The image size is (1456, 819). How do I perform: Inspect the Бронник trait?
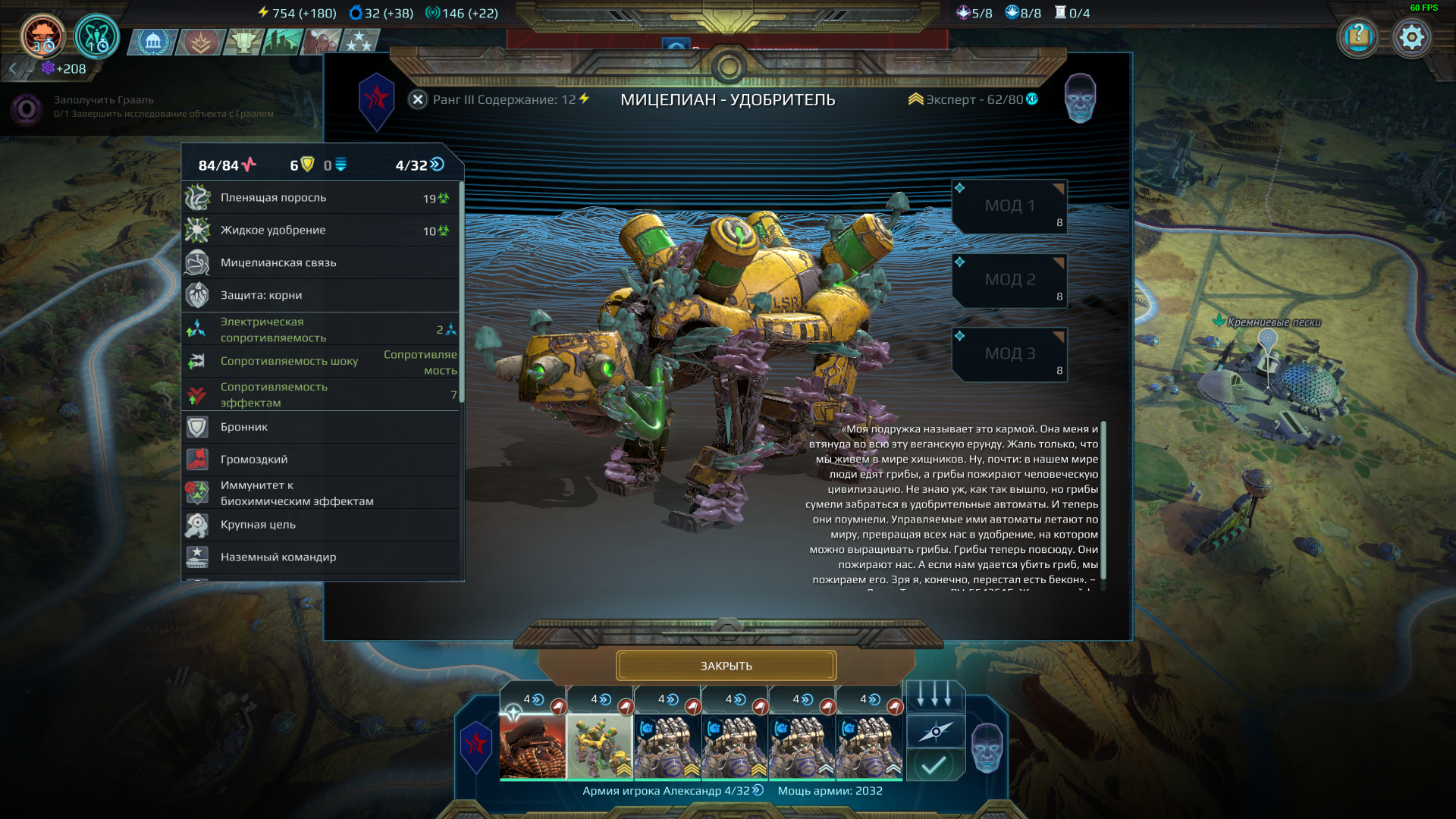(321, 428)
